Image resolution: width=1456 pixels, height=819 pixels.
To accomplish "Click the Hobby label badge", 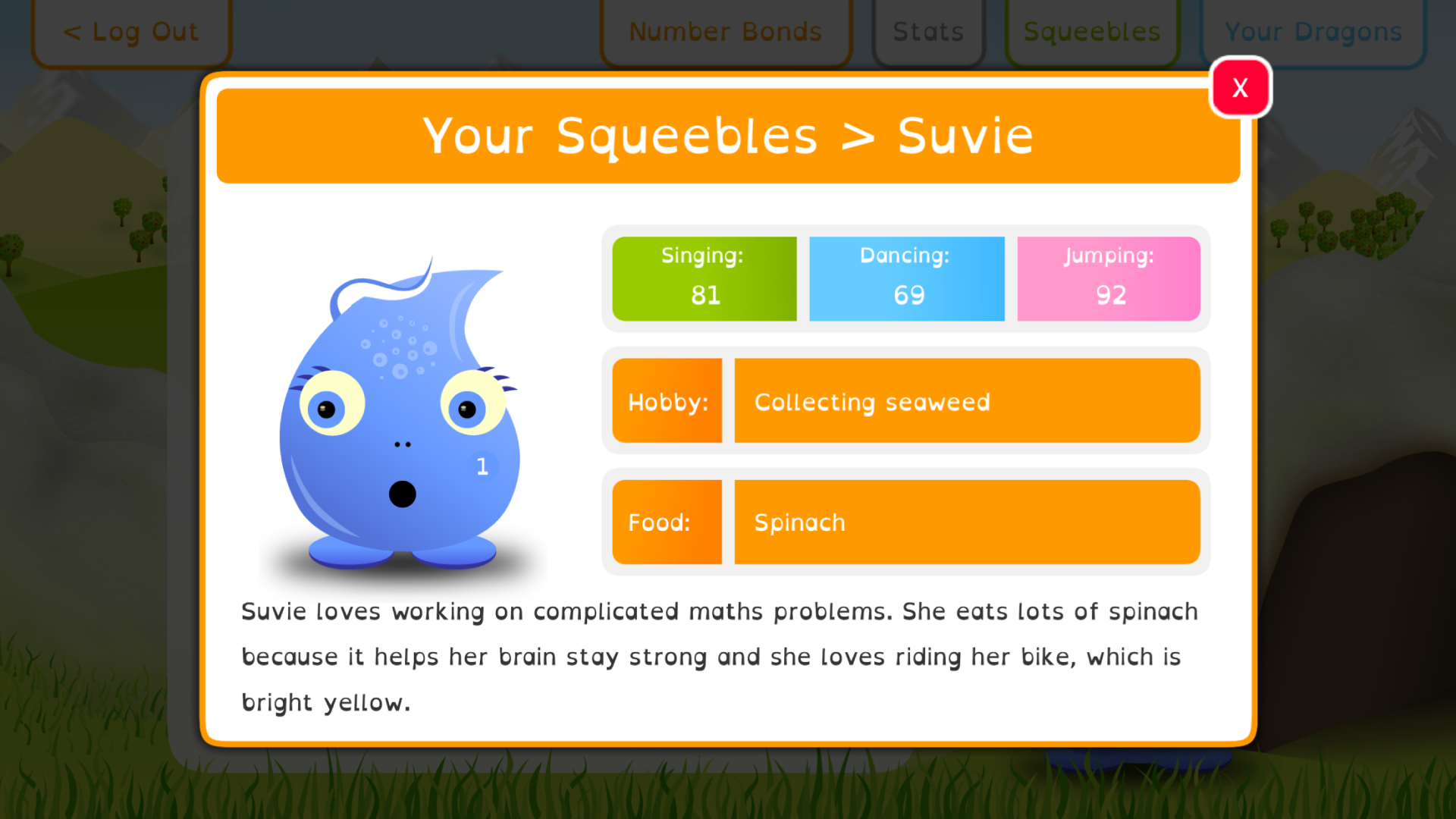I will tap(667, 400).
